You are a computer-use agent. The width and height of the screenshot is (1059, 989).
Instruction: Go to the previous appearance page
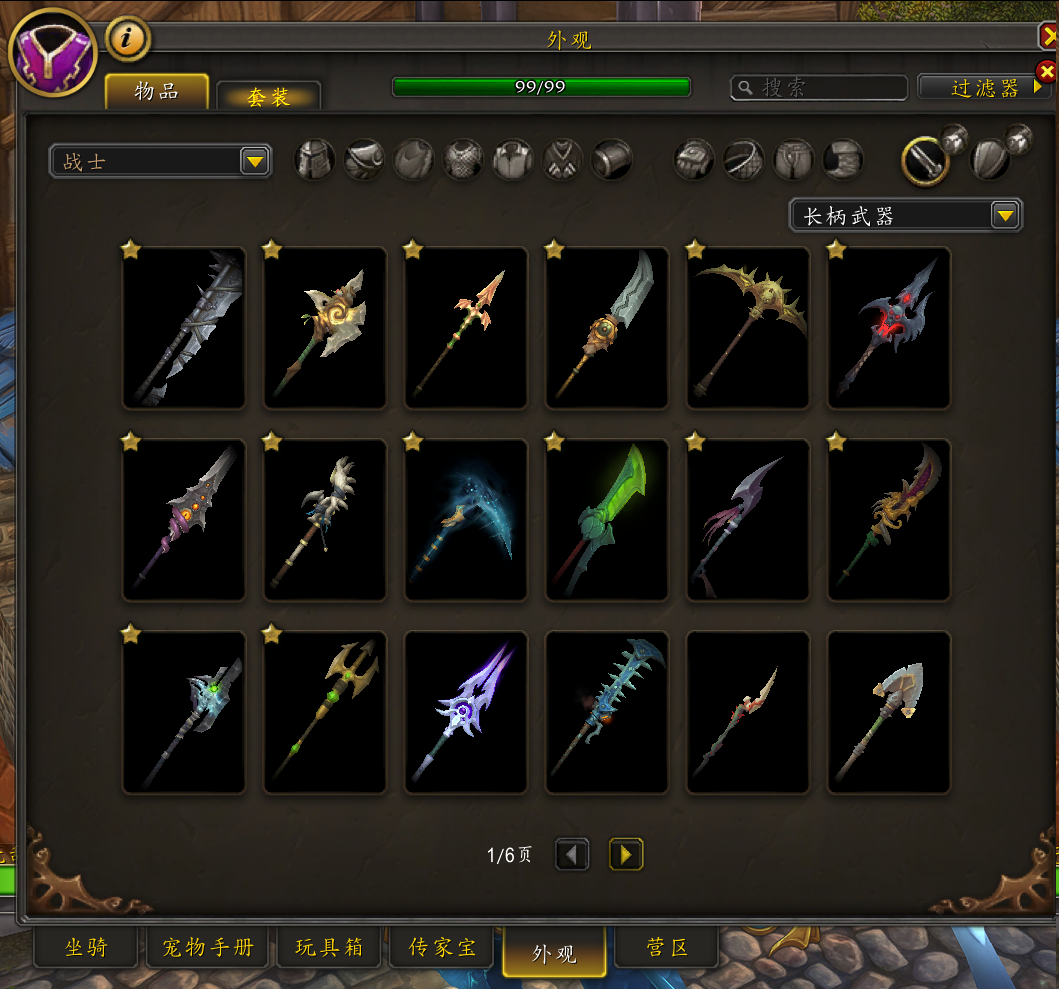(x=572, y=855)
